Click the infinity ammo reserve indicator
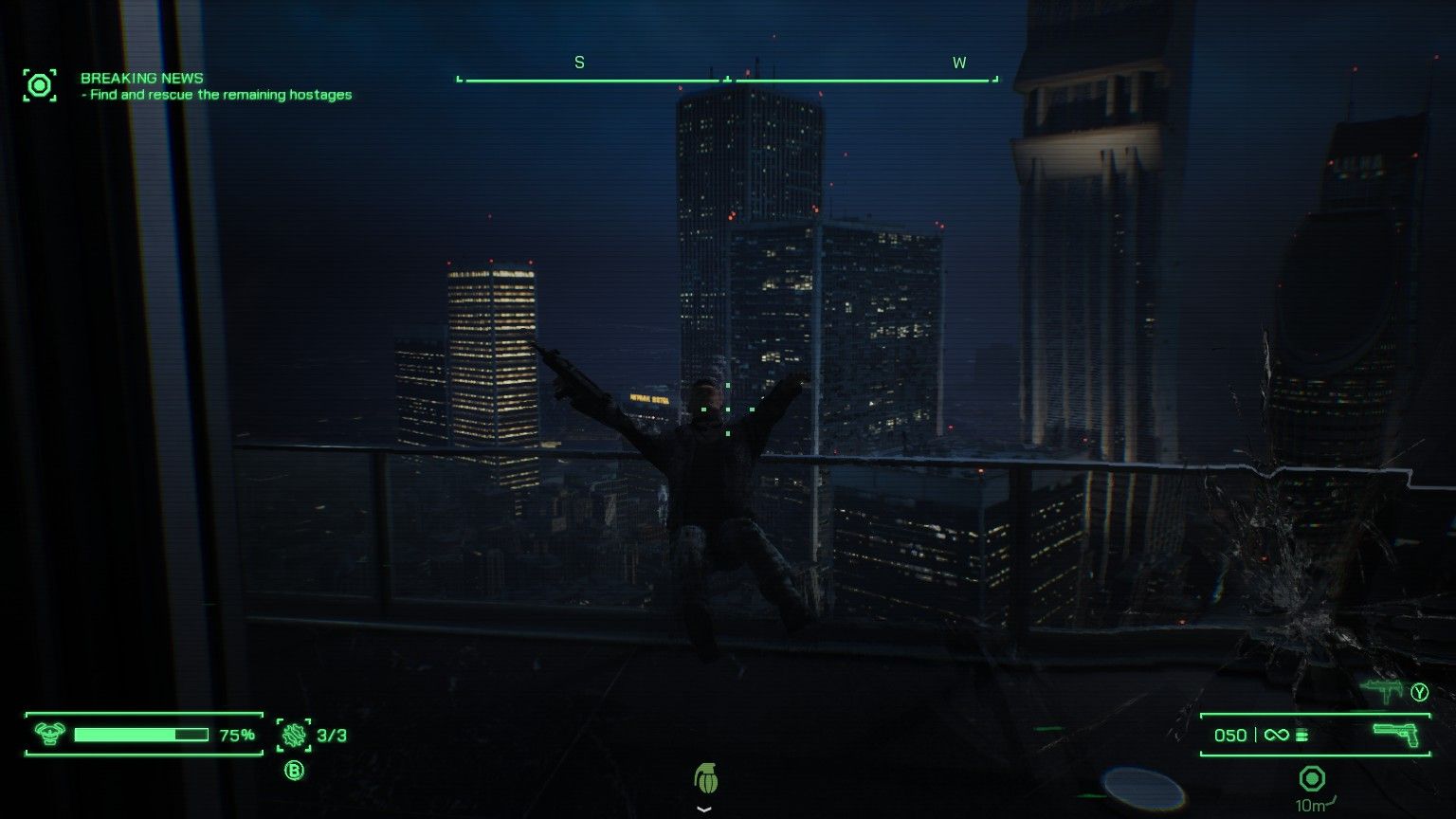 1276,734
